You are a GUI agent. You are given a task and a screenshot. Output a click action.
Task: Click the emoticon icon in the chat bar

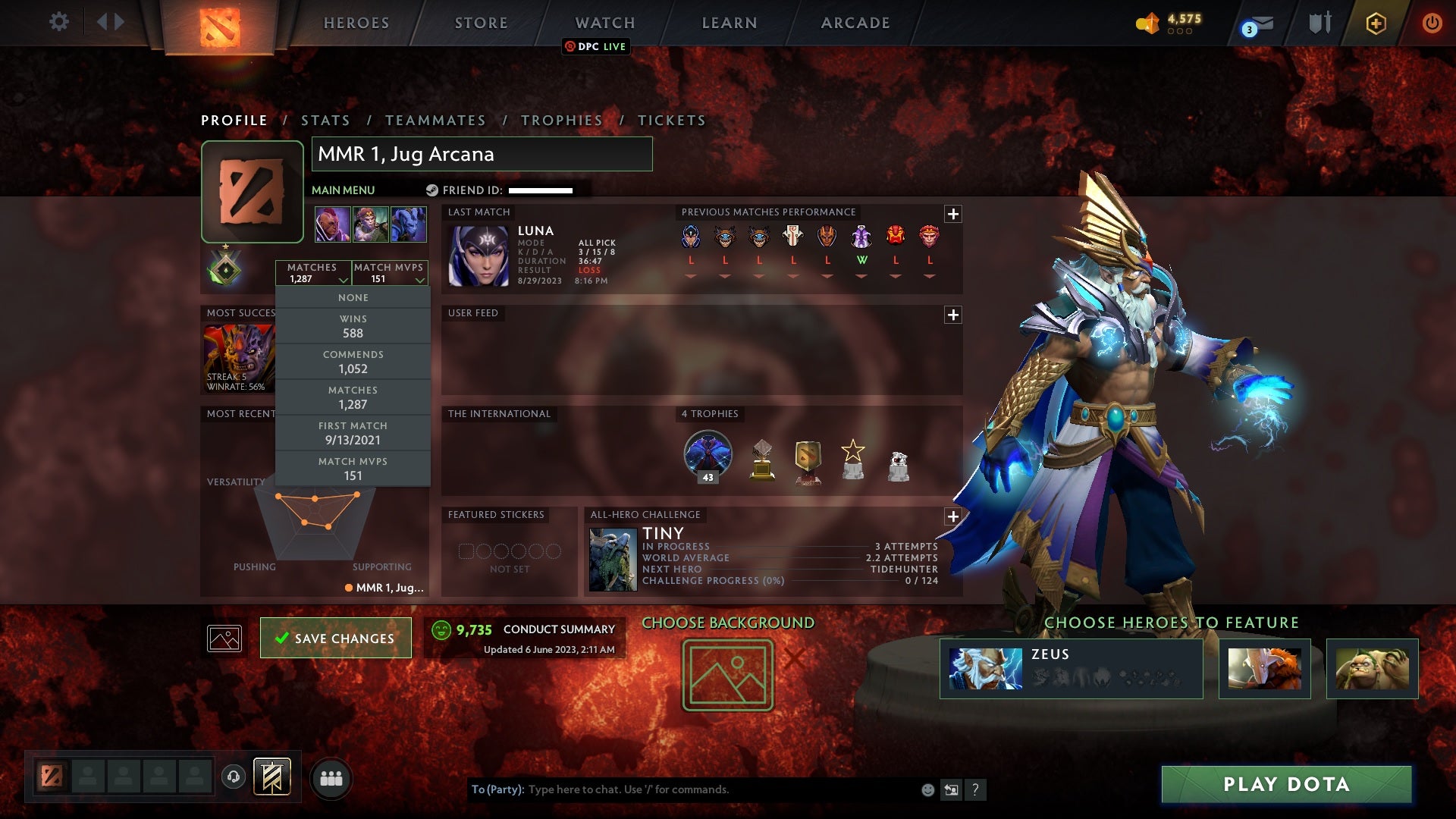[927, 789]
